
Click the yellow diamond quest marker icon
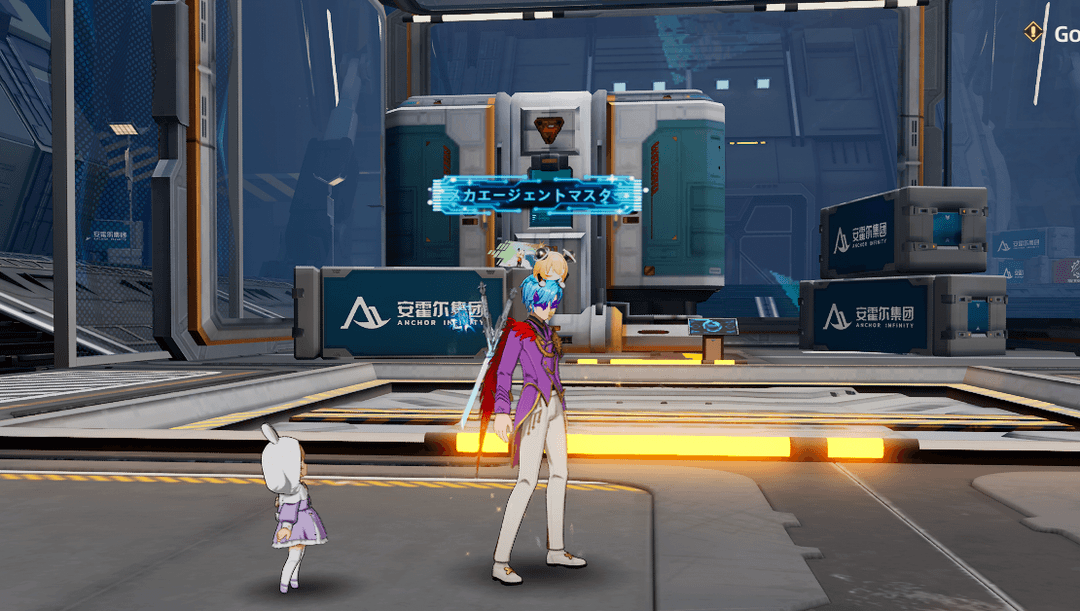1032,33
